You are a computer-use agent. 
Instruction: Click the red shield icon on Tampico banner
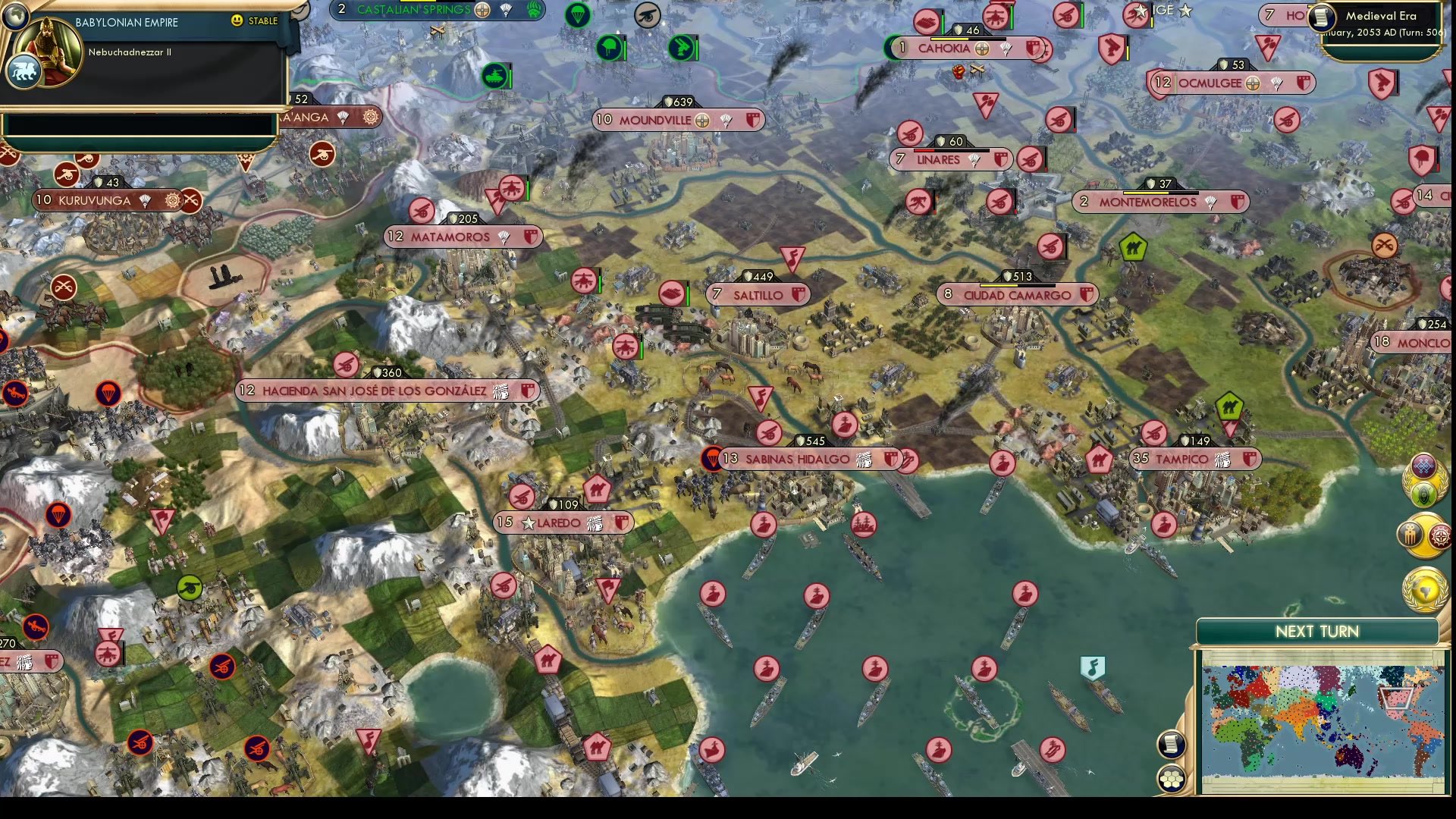pos(1250,459)
